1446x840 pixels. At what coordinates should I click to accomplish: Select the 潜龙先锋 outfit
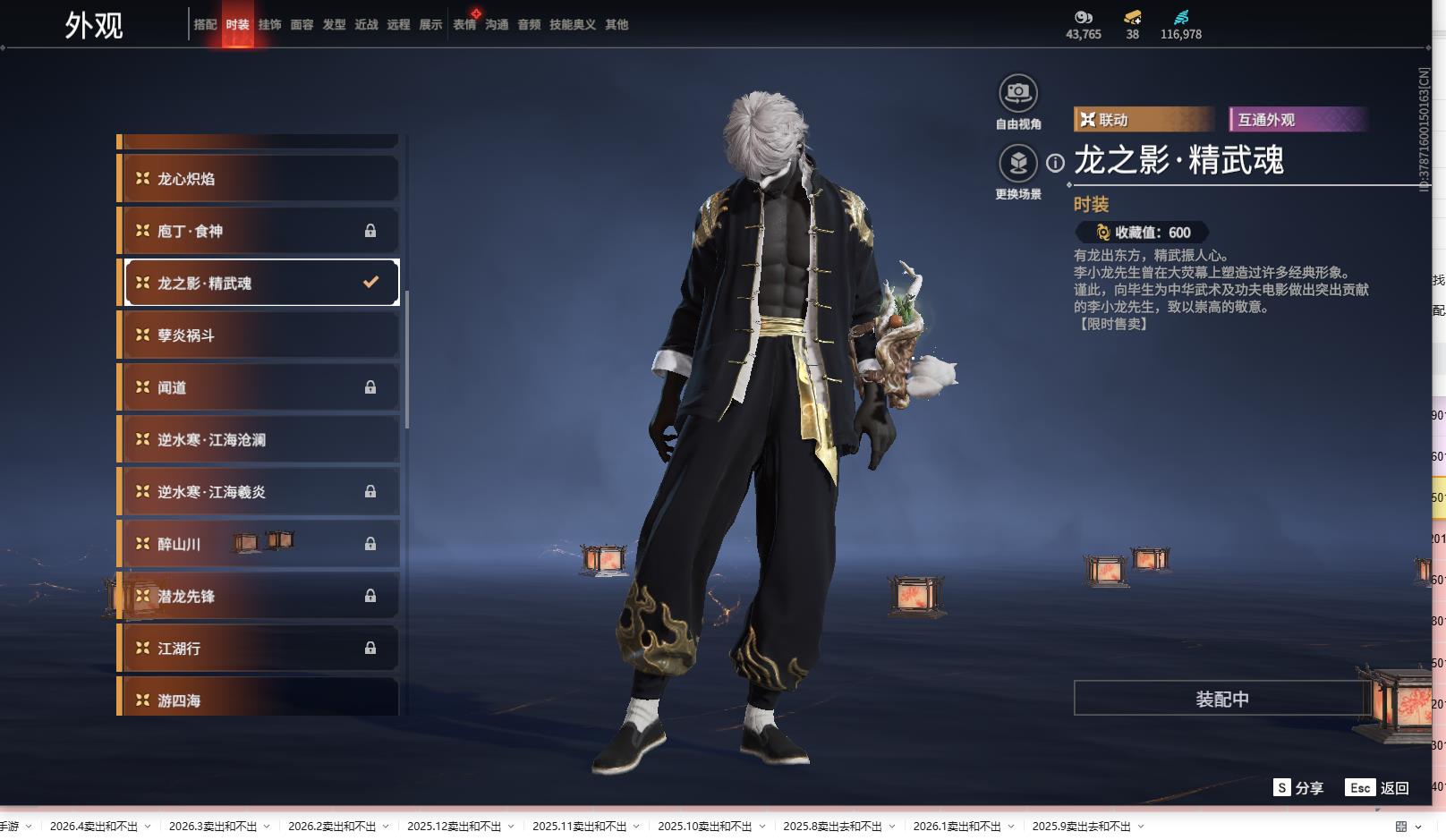(259, 597)
